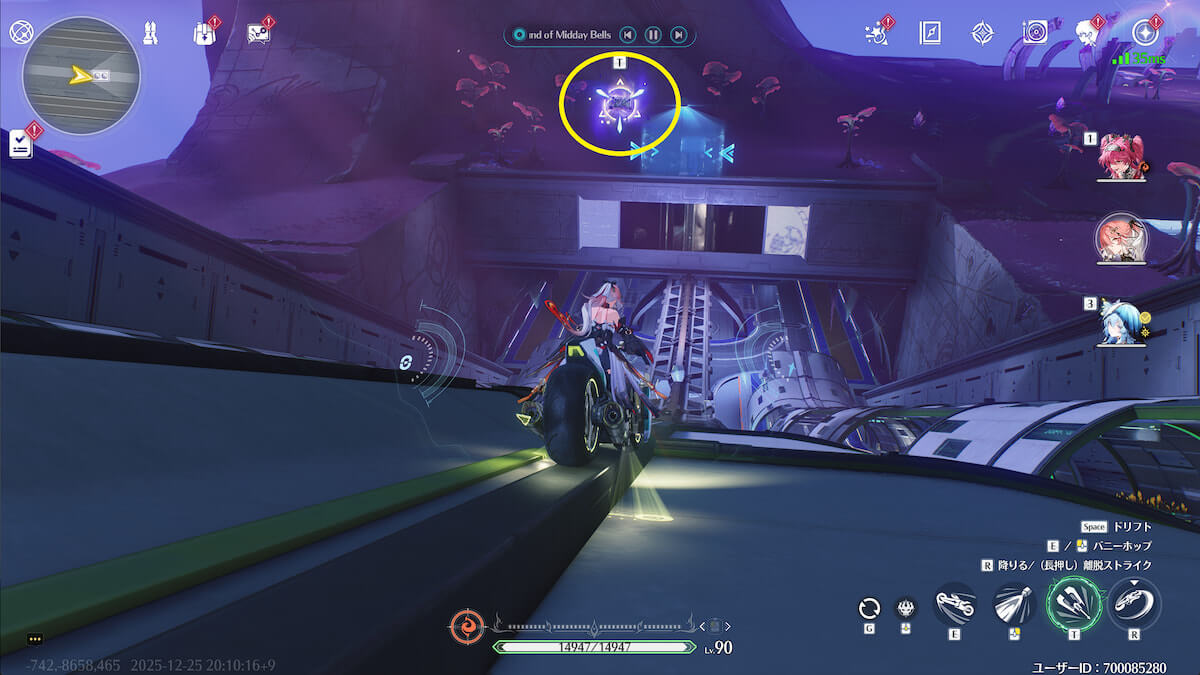Open the circular minimap
The height and width of the screenshot is (675, 1200).
click(81, 75)
